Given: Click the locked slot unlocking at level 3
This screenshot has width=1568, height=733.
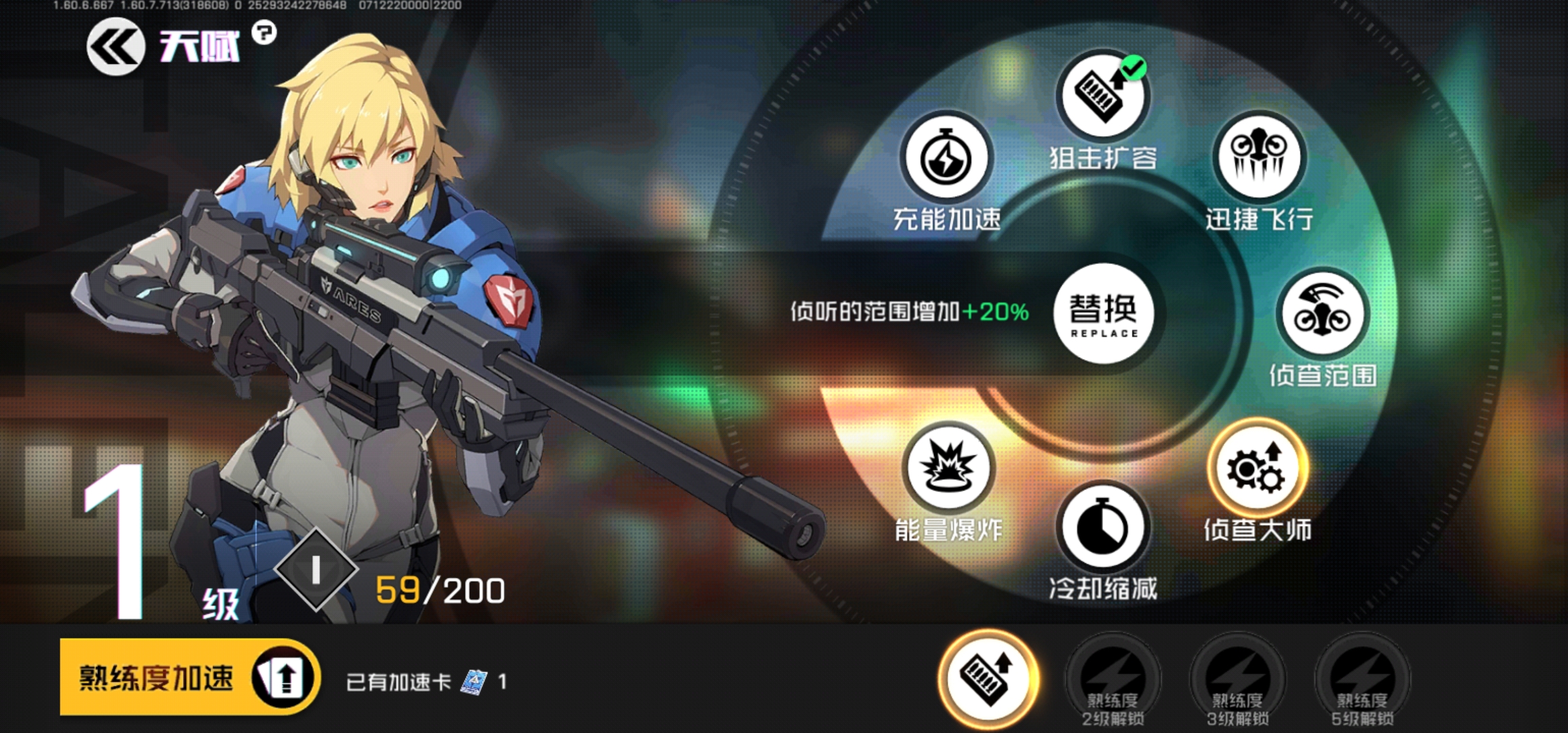Looking at the screenshot, I should (1237, 679).
